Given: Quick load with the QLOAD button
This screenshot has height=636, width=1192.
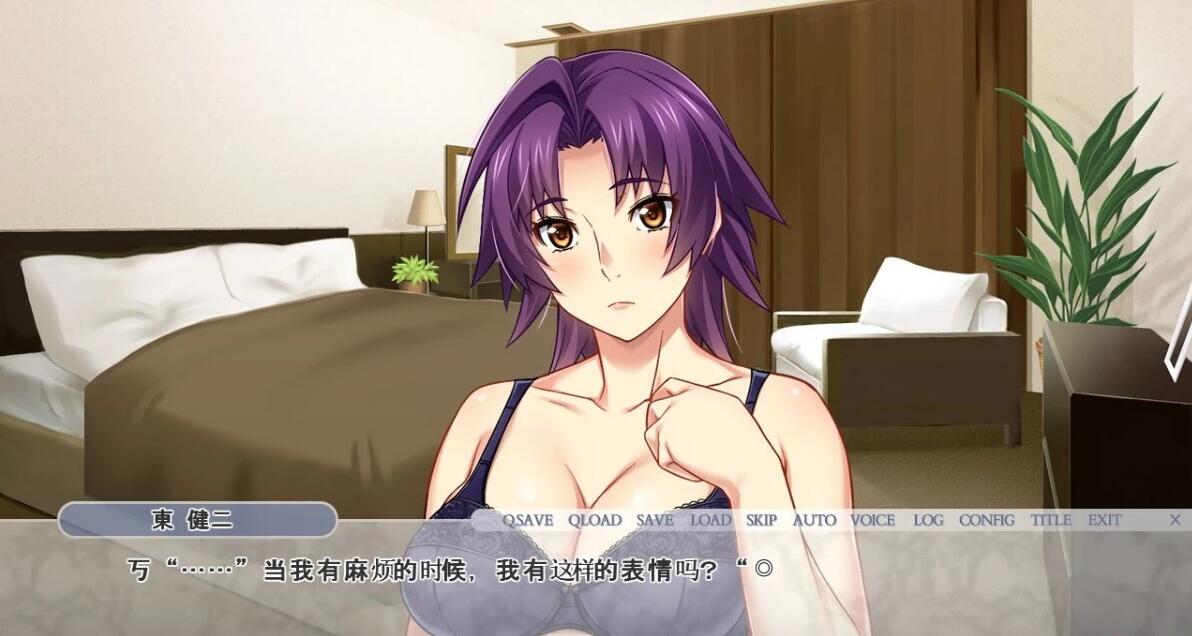Looking at the screenshot, I should (595, 520).
